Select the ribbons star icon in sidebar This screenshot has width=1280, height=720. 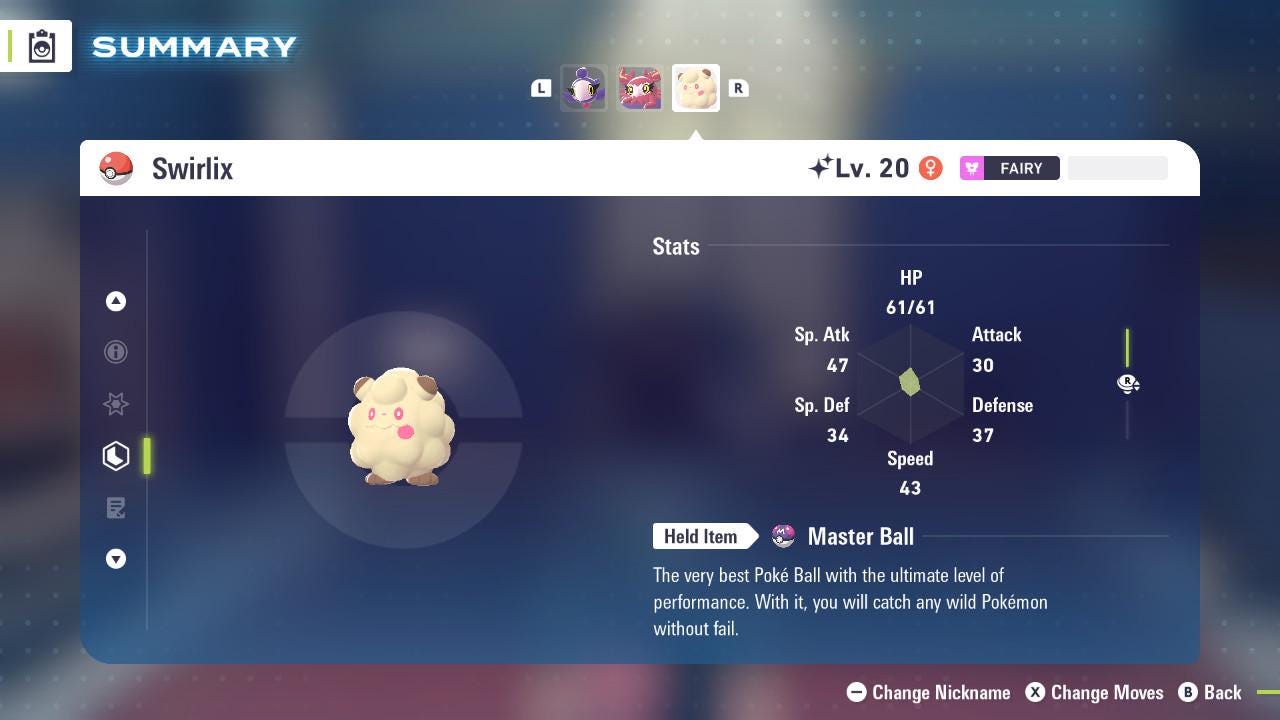click(x=116, y=404)
